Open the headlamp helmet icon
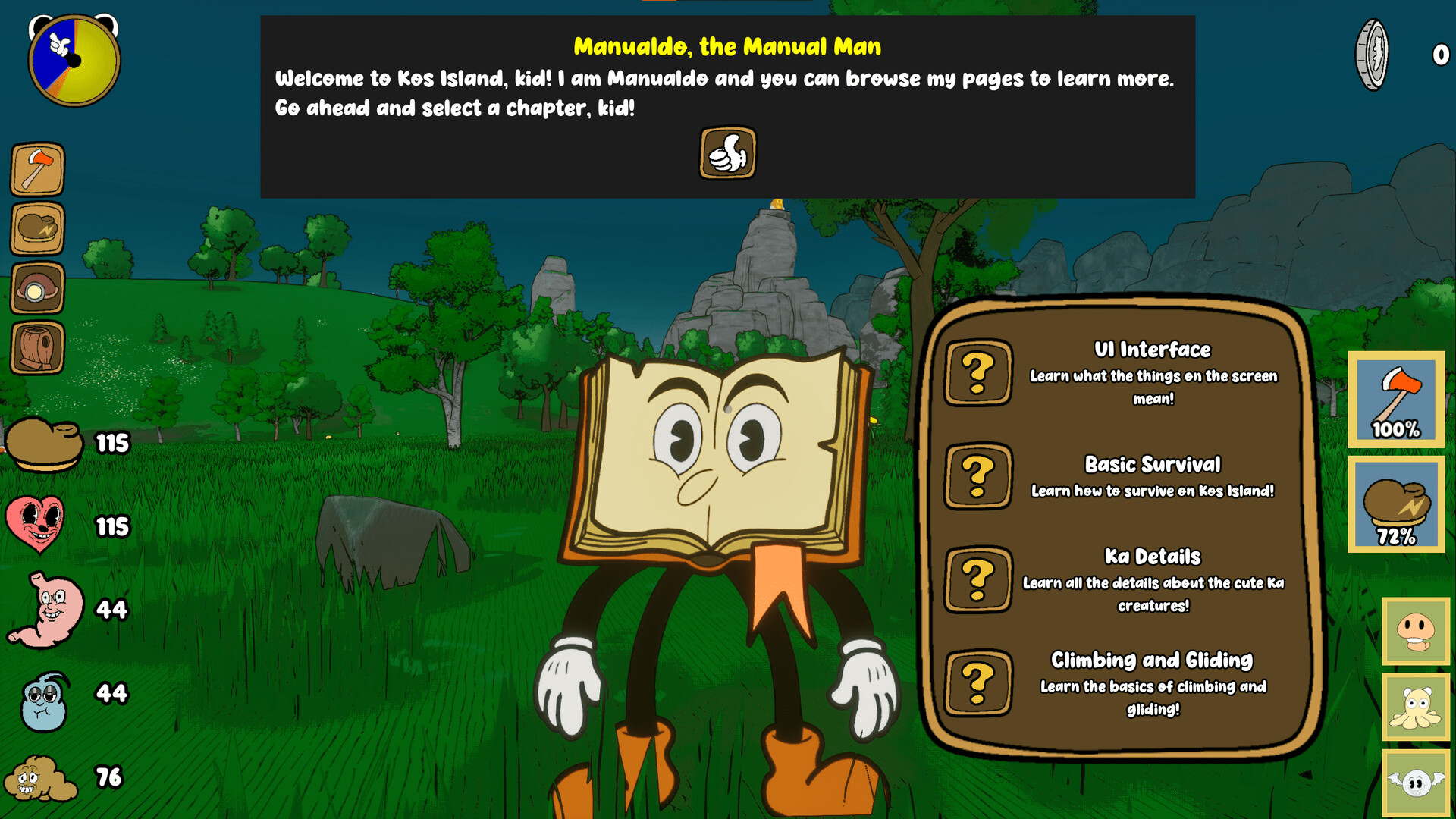The height and width of the screenshot is (819, 1456). 37,288
